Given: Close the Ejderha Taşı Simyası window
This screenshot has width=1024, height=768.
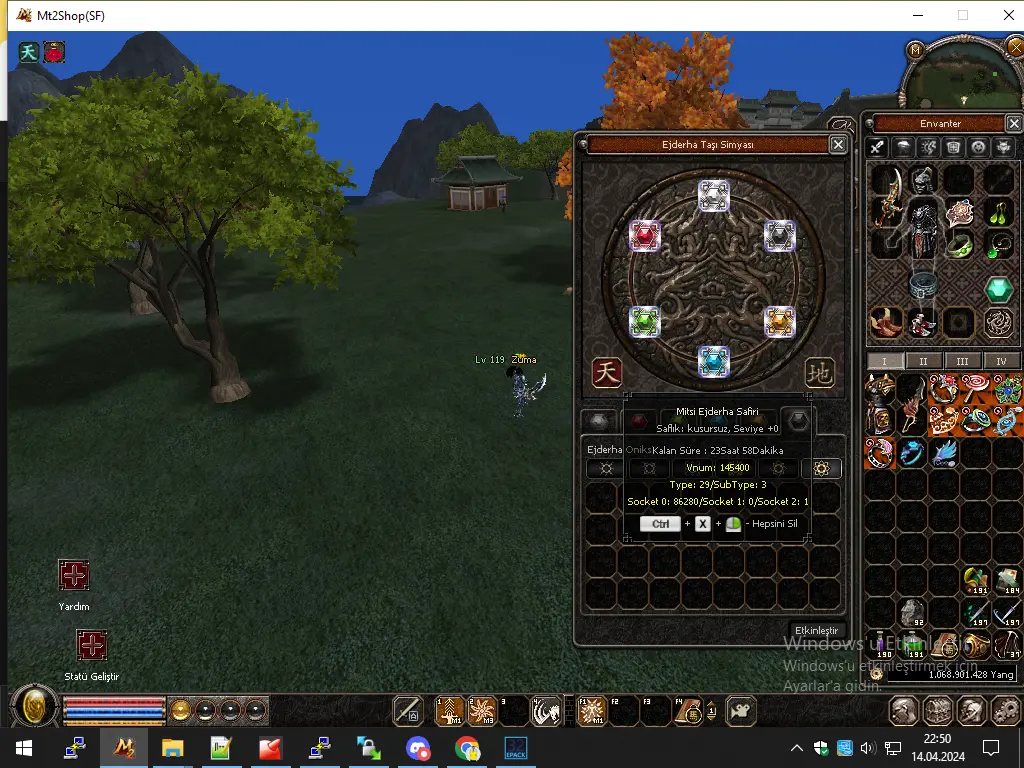Looking at the screenshot, I should coord(838,145).
